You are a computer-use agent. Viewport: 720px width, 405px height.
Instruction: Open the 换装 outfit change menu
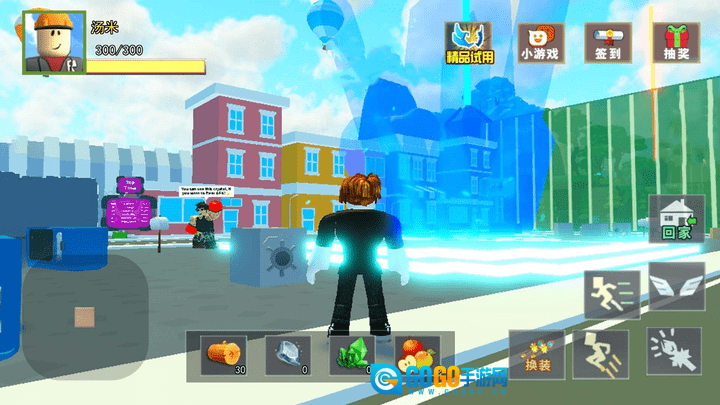536,355
